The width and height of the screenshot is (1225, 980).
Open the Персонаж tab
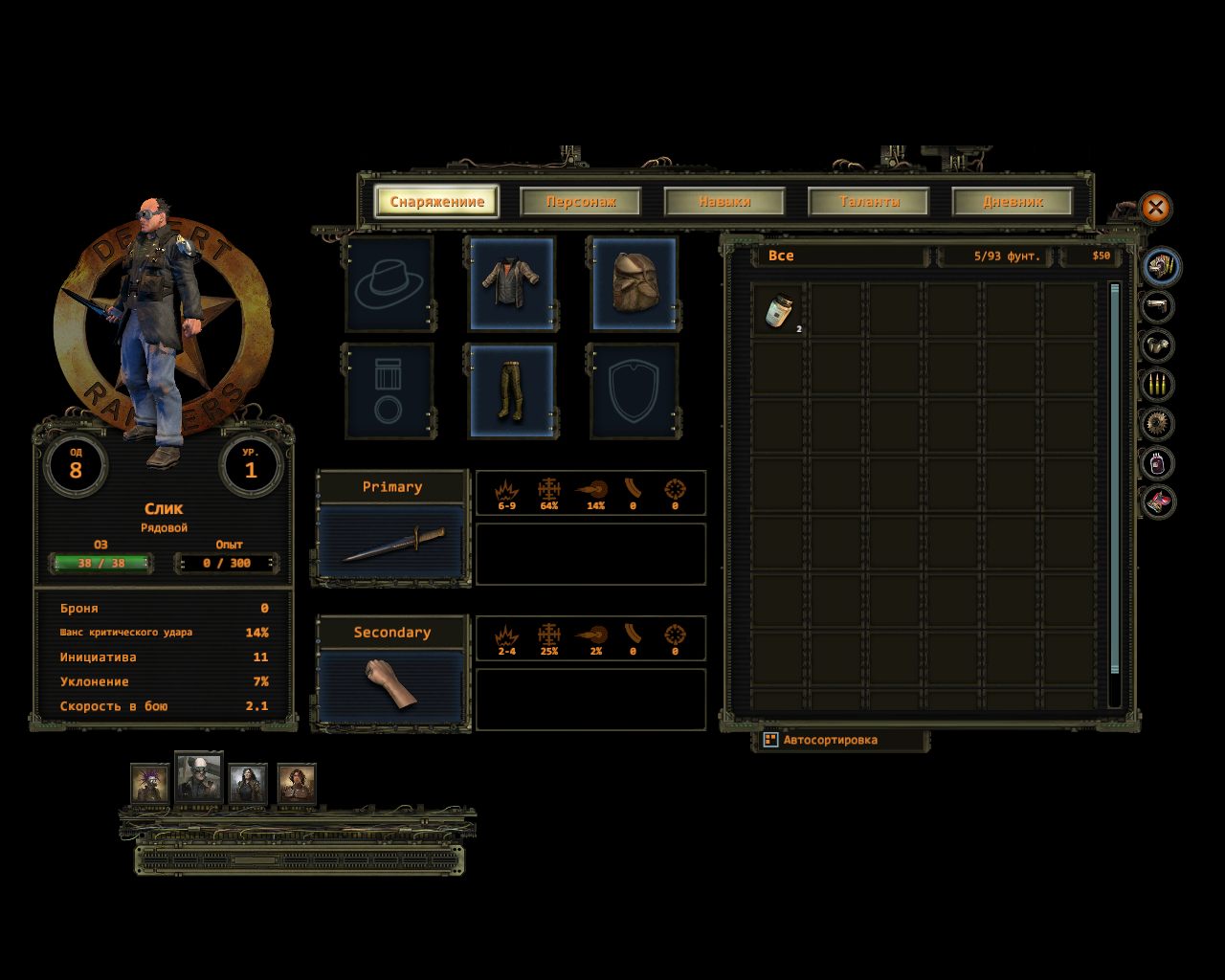(580, 202)
